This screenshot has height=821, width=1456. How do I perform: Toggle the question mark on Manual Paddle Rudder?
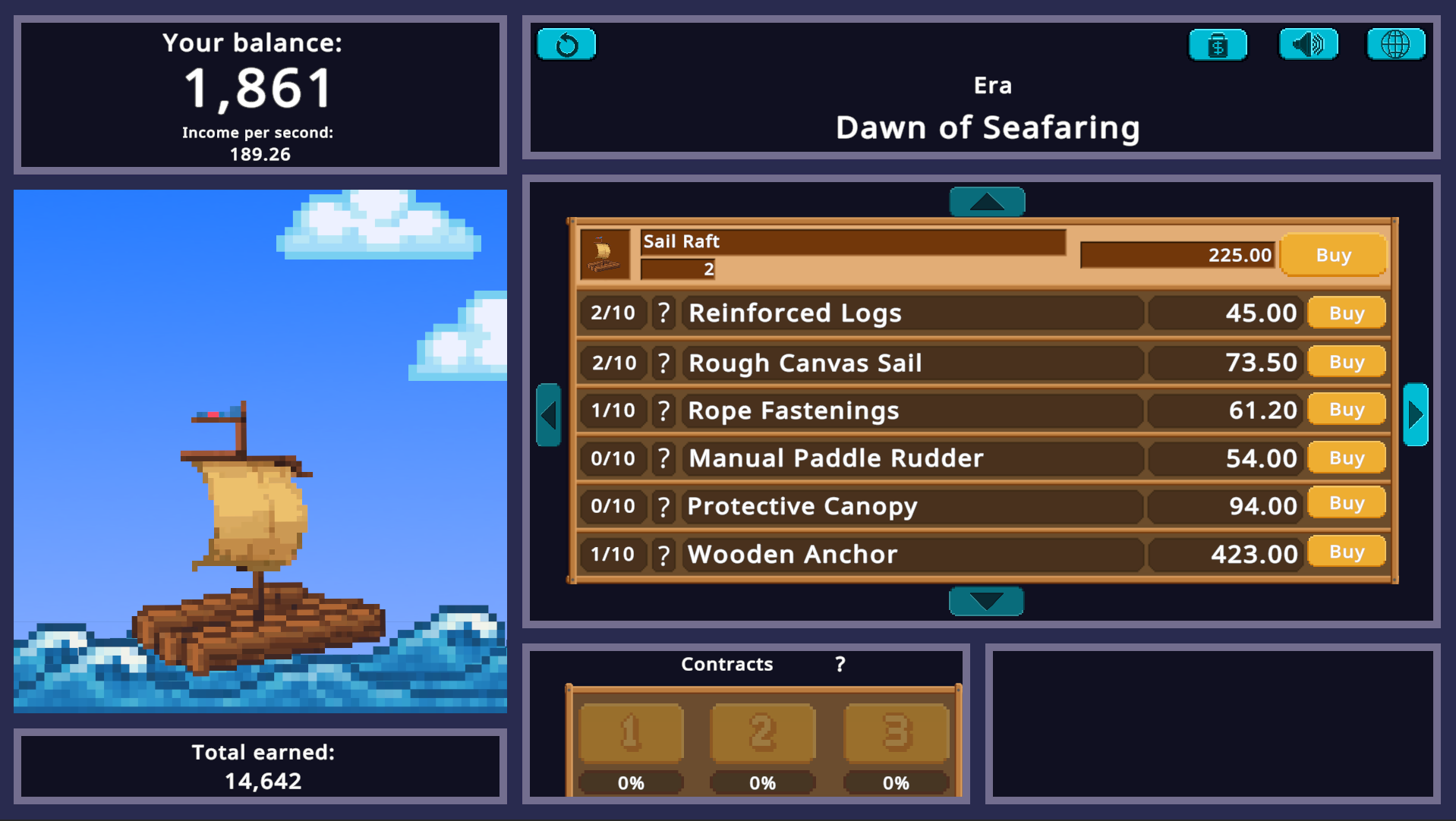(664, 458)
